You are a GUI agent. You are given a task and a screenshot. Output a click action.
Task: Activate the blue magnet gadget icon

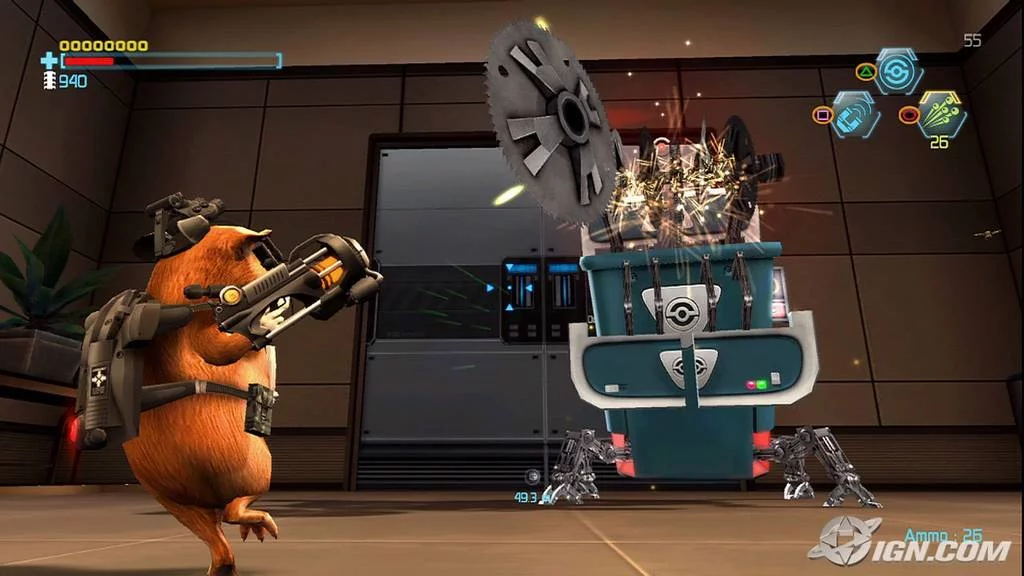[855, 114]
